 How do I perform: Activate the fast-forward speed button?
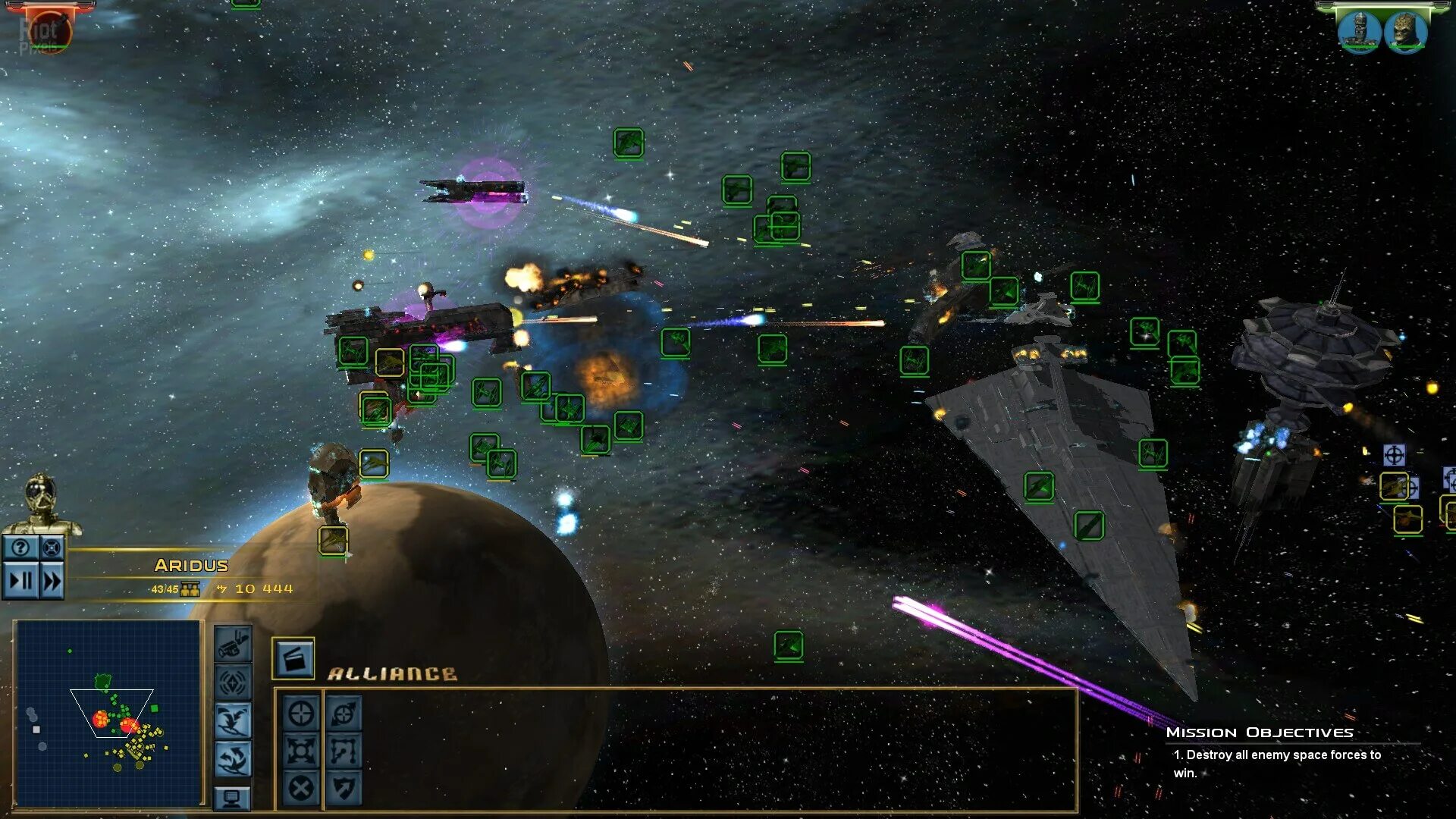click(x=52, y=581)
